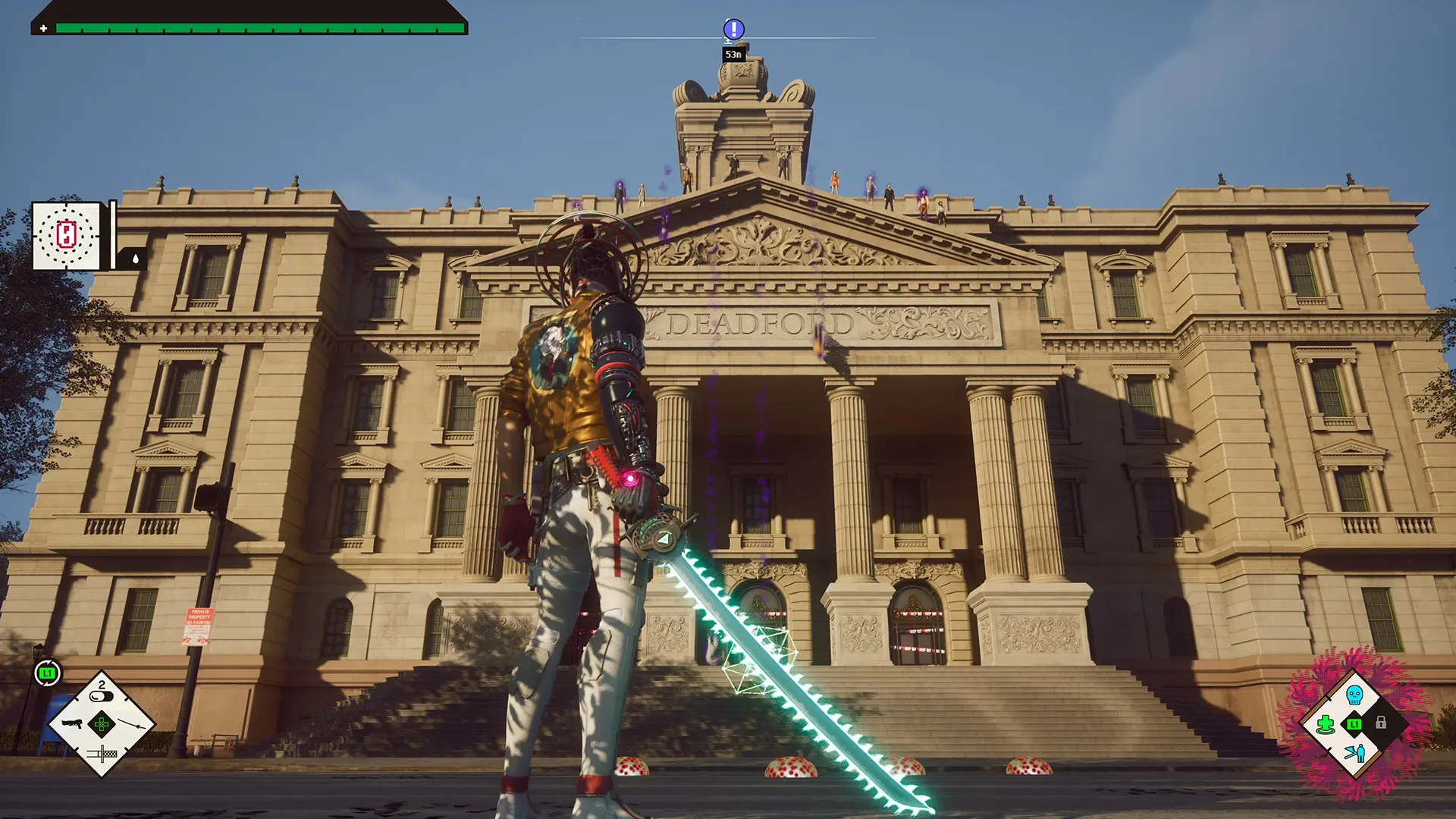
Task: Trigger the blue kick figure ability
Action: click(1354, 752)
